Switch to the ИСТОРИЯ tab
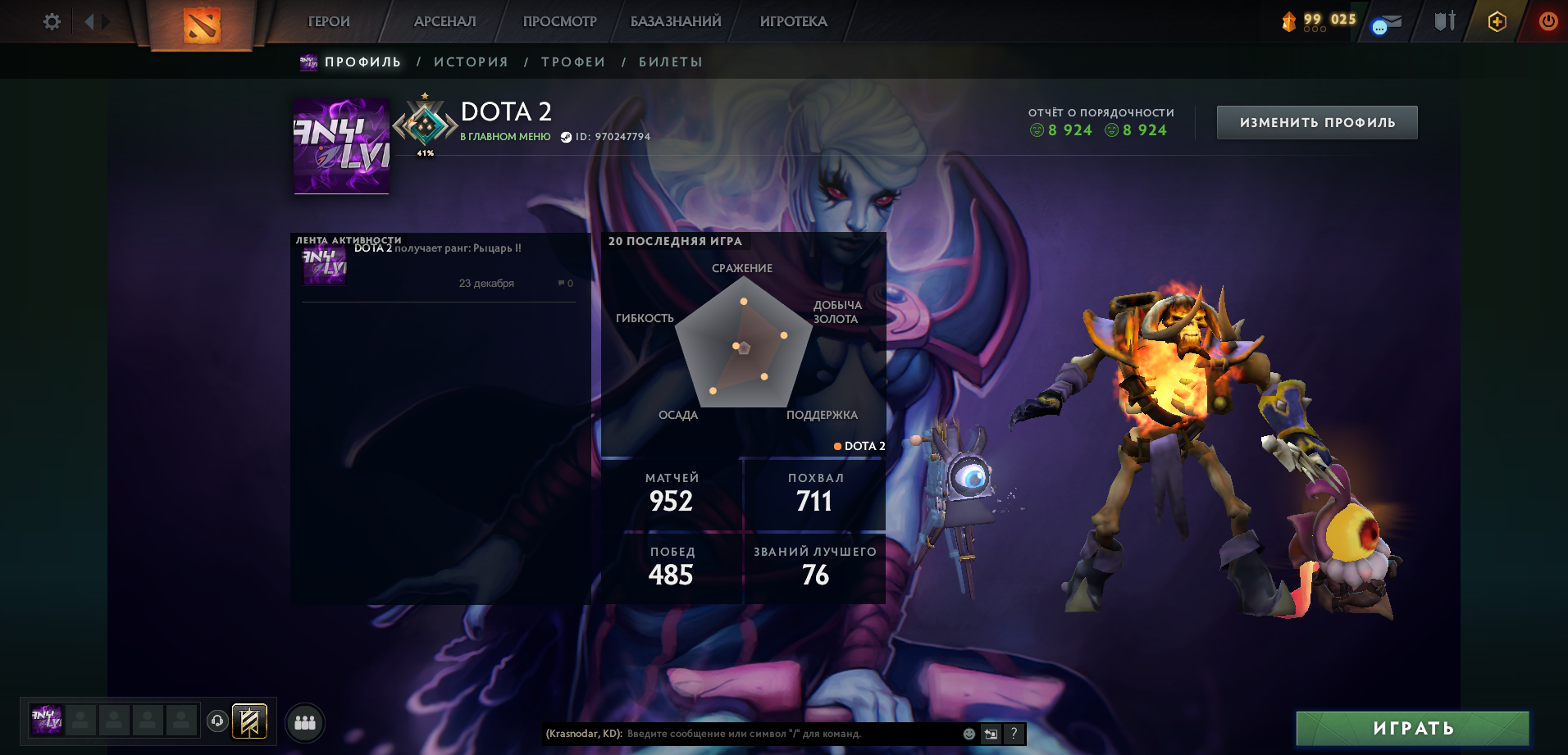This screenshot has height=755, width=1568. pyautogui.click(x=471, y=61)
